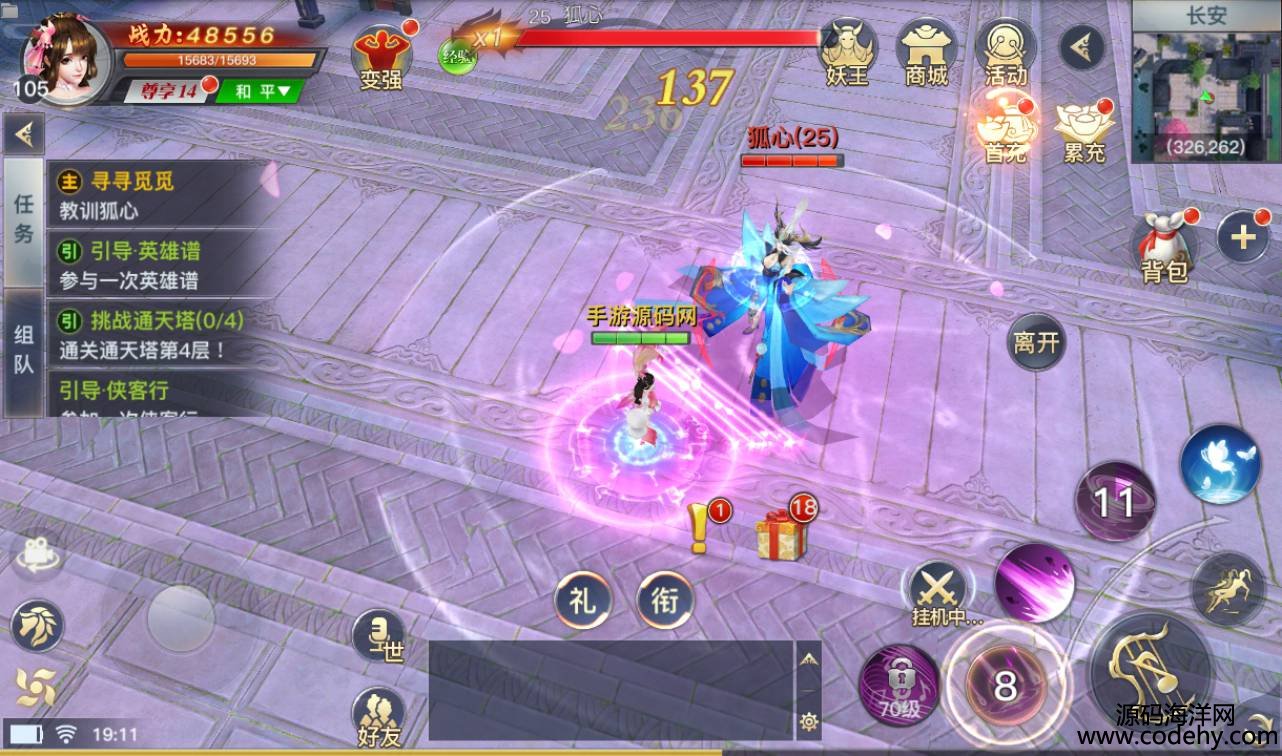Viewport: 1282px width, 756px height.
Task: Click the 离开 leave button
Action: pos(1036,342)
